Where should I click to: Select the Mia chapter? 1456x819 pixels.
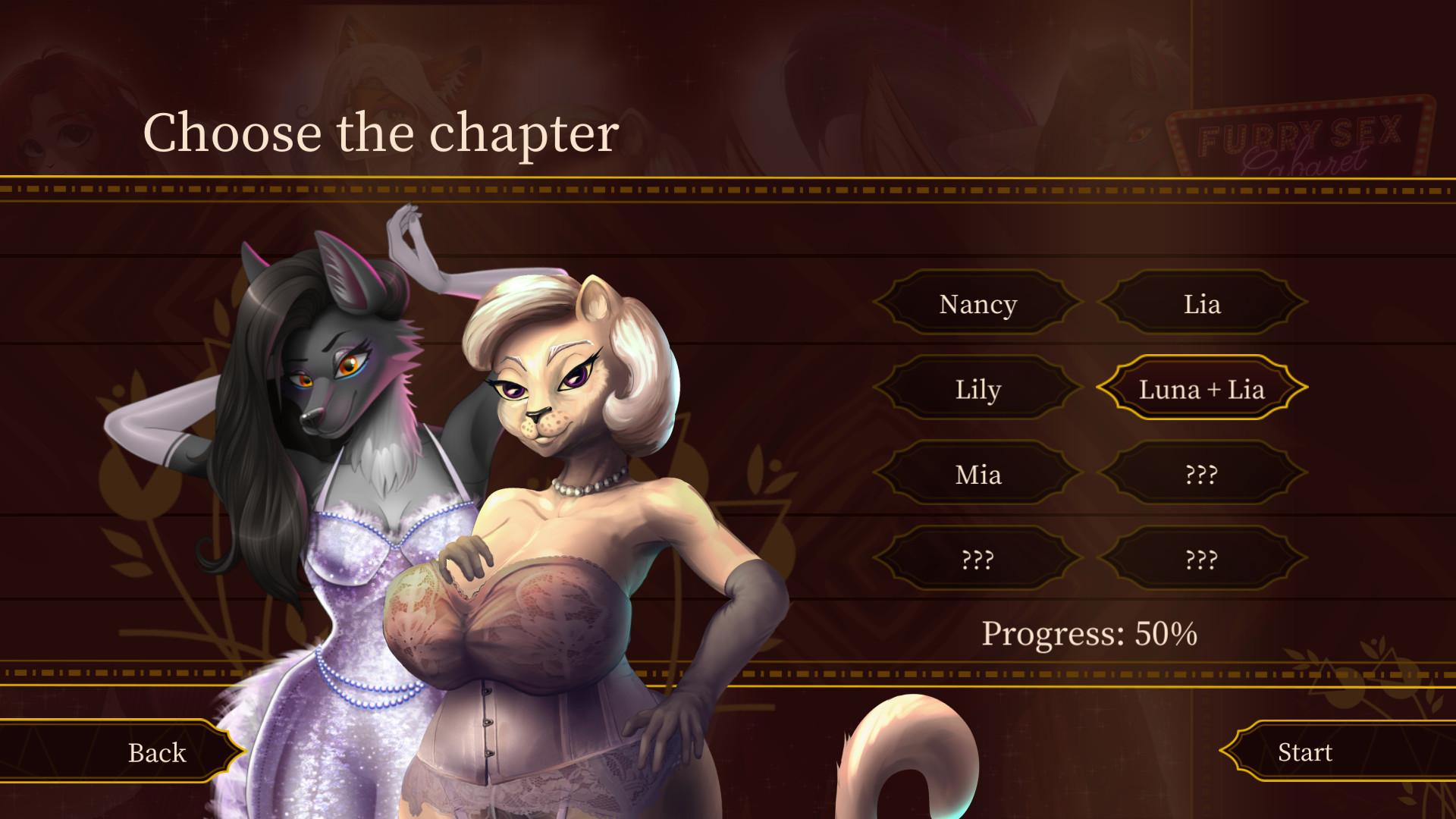click(978, 475)
